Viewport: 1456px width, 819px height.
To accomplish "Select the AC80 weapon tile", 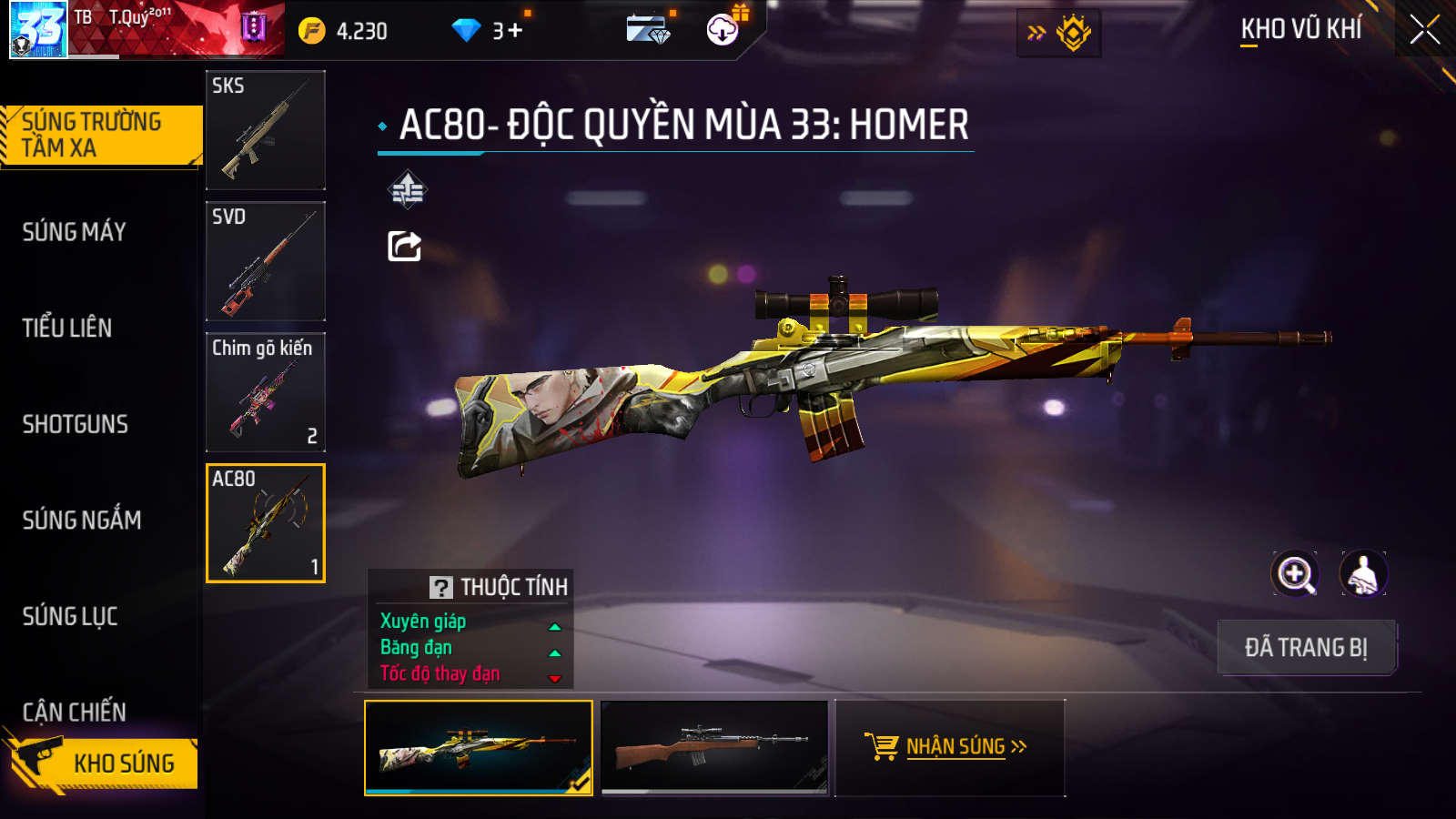I will coord(266,523).
